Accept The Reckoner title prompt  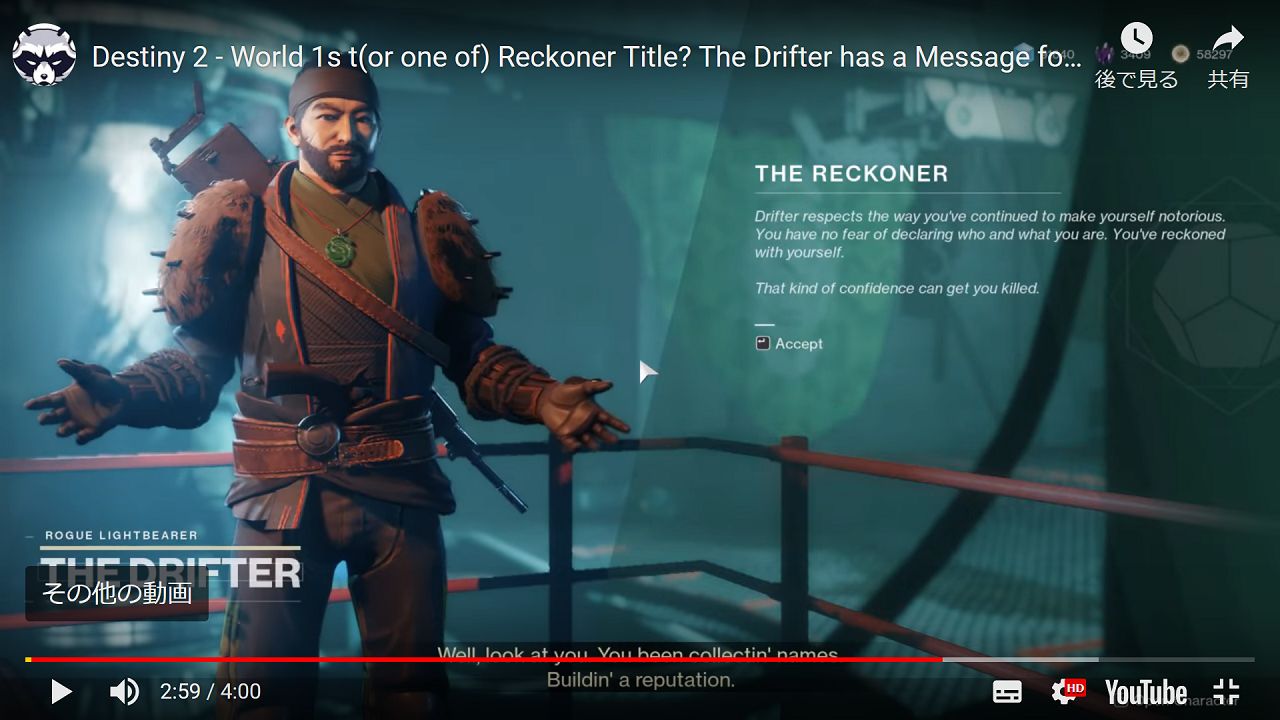pyautogui.click(x=798, y=343)
